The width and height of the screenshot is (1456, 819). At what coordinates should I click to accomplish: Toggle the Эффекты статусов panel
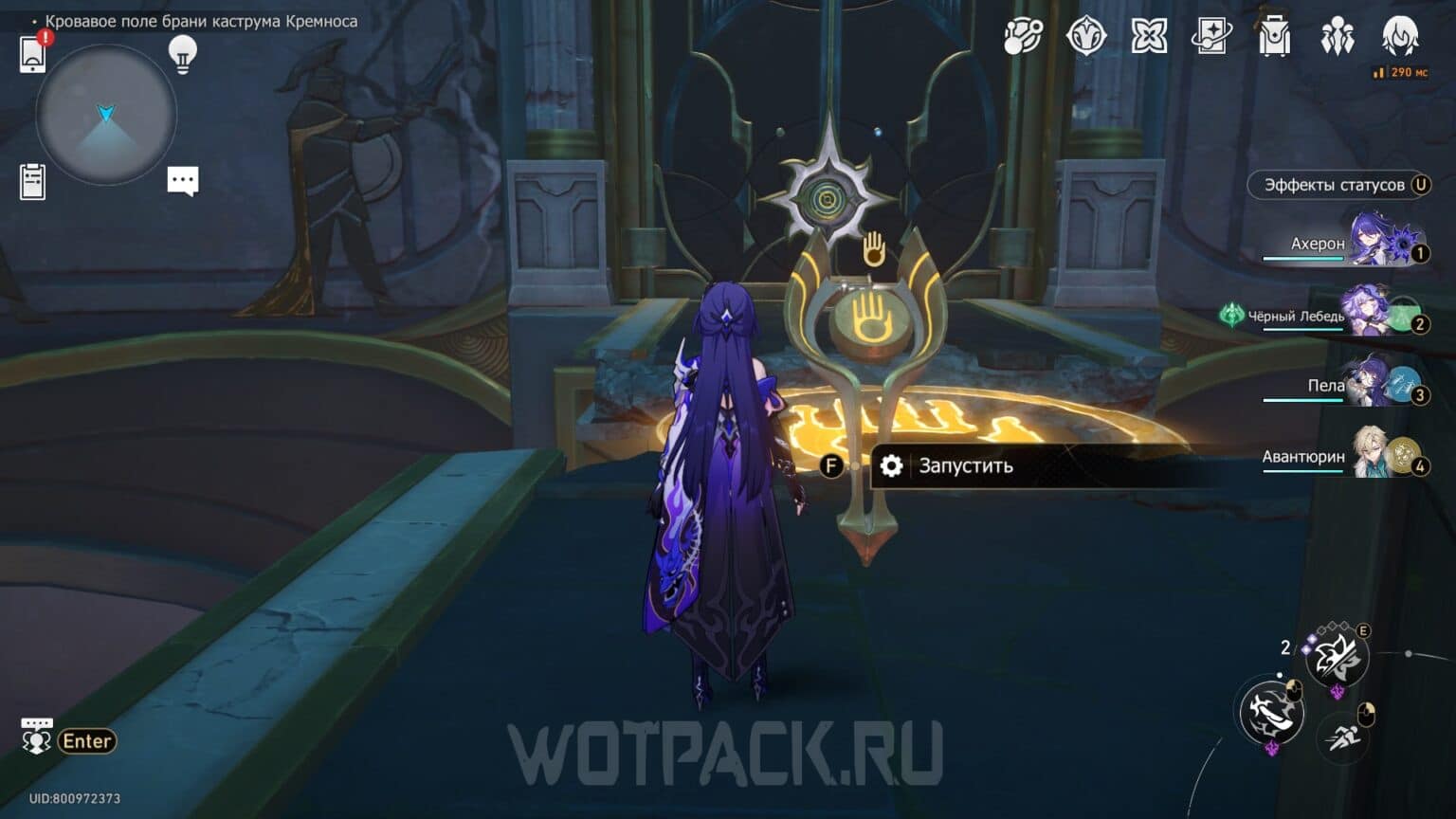[1338, 185]
